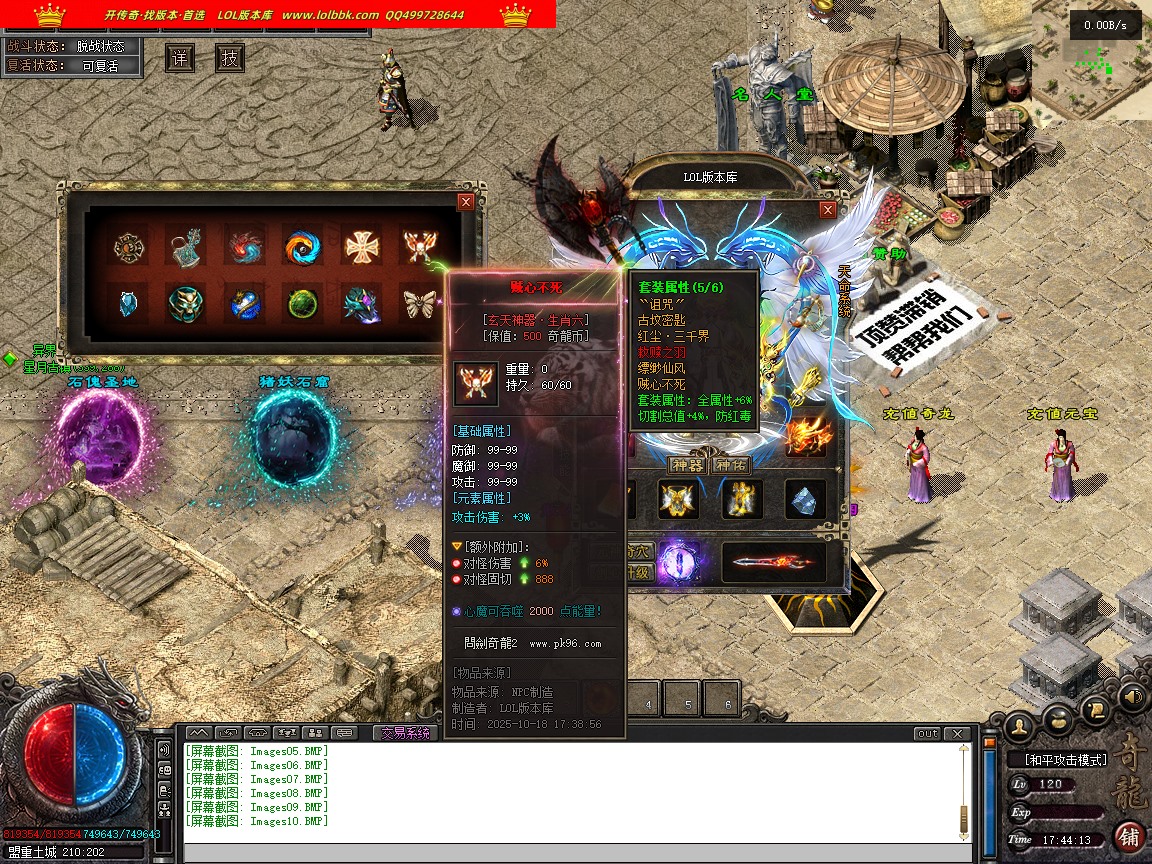This screenshot has width=1152, height=864.
Task: Click the chat window out button
Action: [928, 733]
